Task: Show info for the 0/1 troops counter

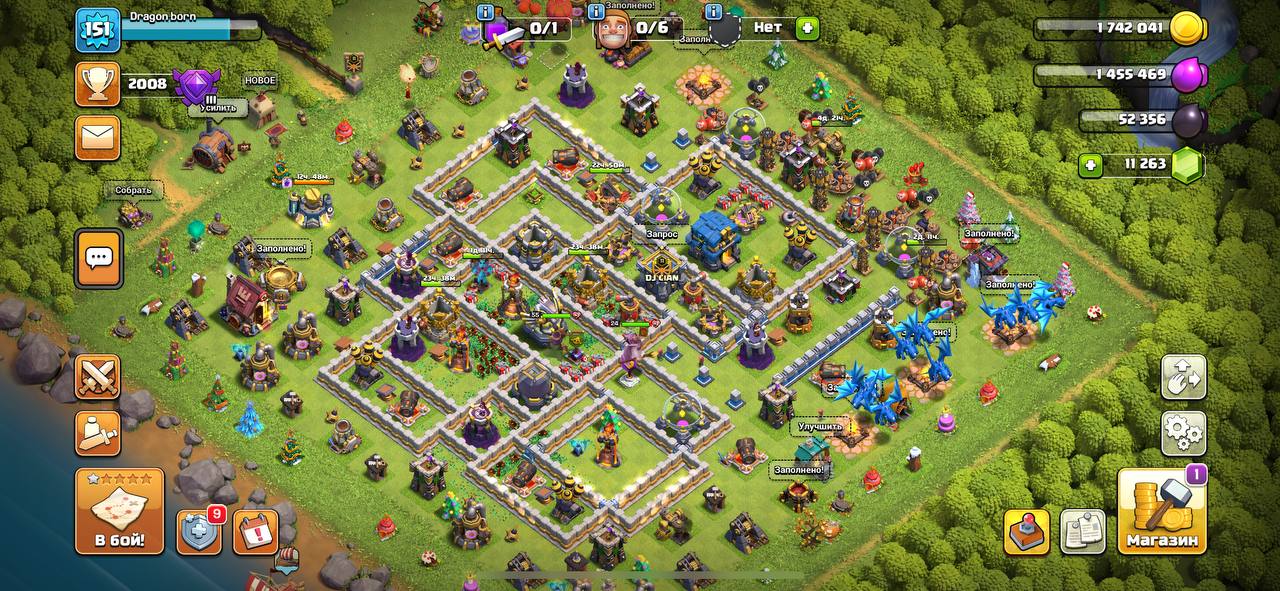Action: (x=486, y=12)
